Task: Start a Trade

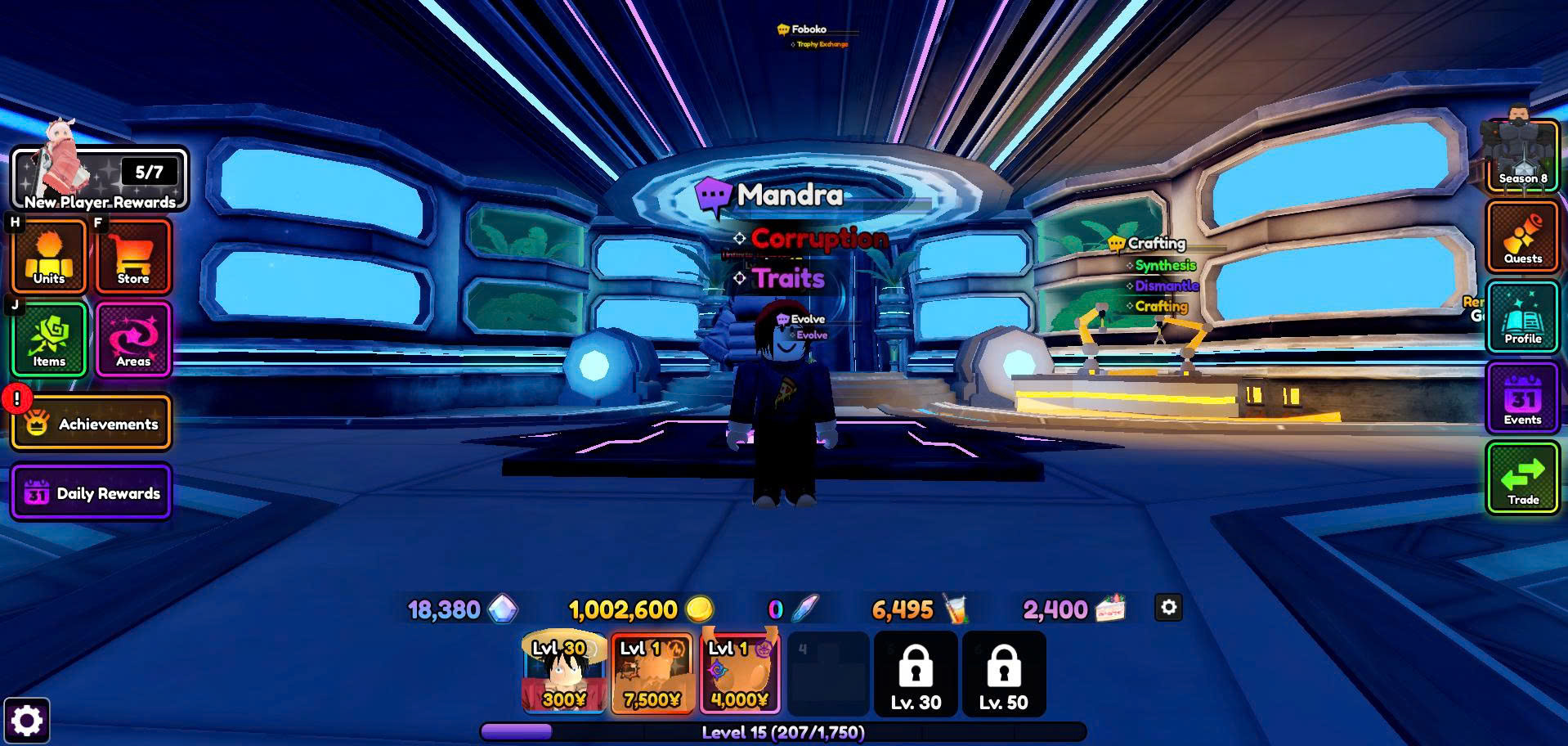Action: (x=1522, y=479)
